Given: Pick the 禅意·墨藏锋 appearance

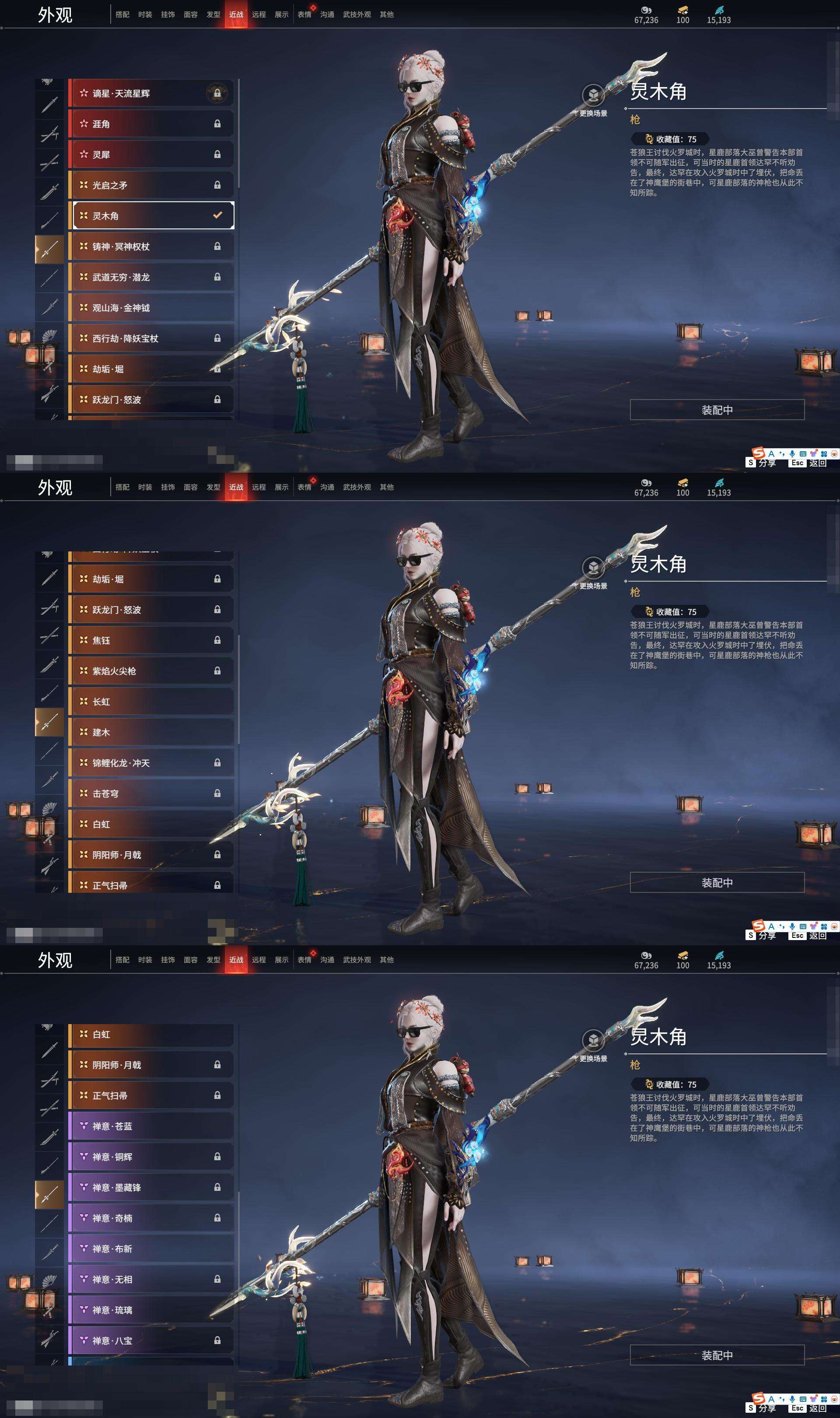Looking at the screenshot, I should point(150,1187).
